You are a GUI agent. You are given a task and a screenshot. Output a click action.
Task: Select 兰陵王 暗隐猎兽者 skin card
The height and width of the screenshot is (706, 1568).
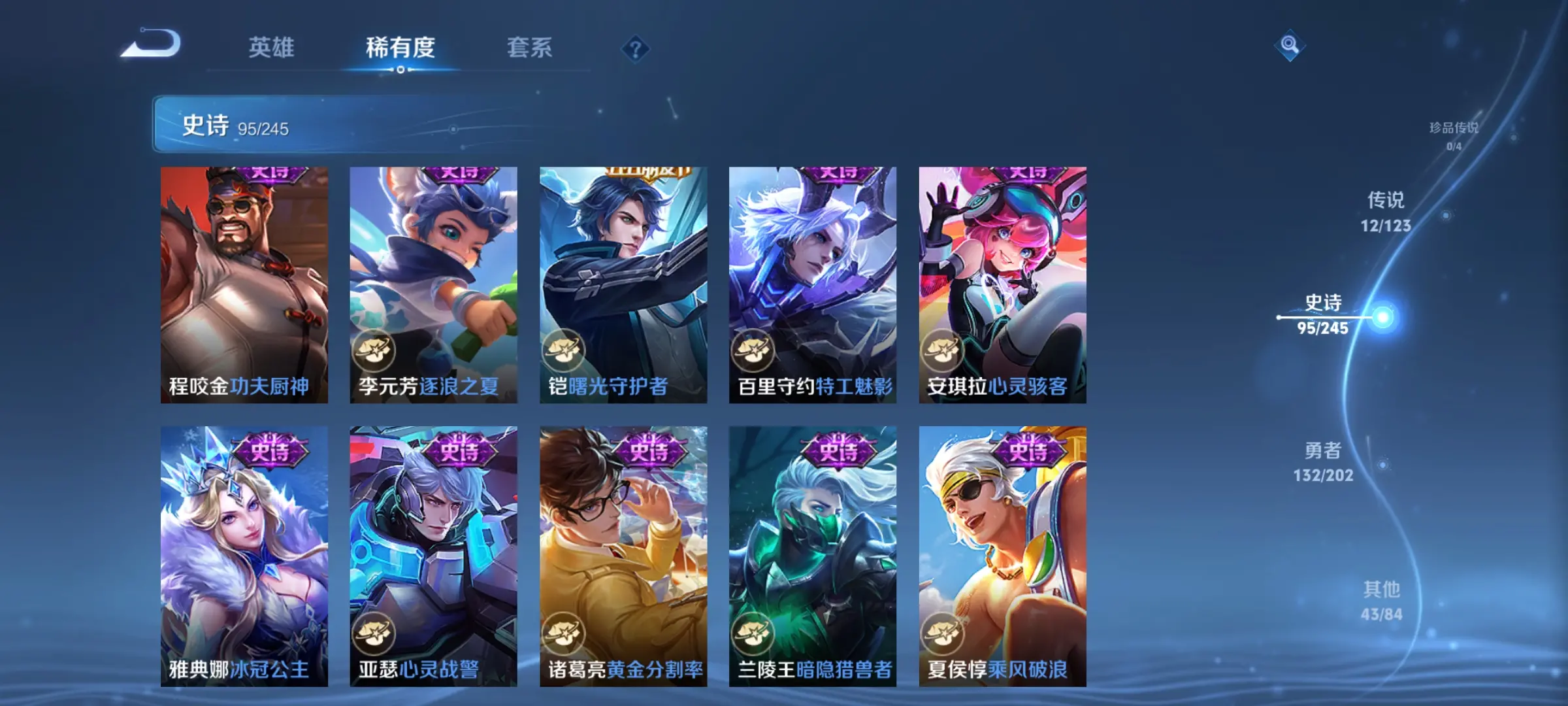click(813, 556)
